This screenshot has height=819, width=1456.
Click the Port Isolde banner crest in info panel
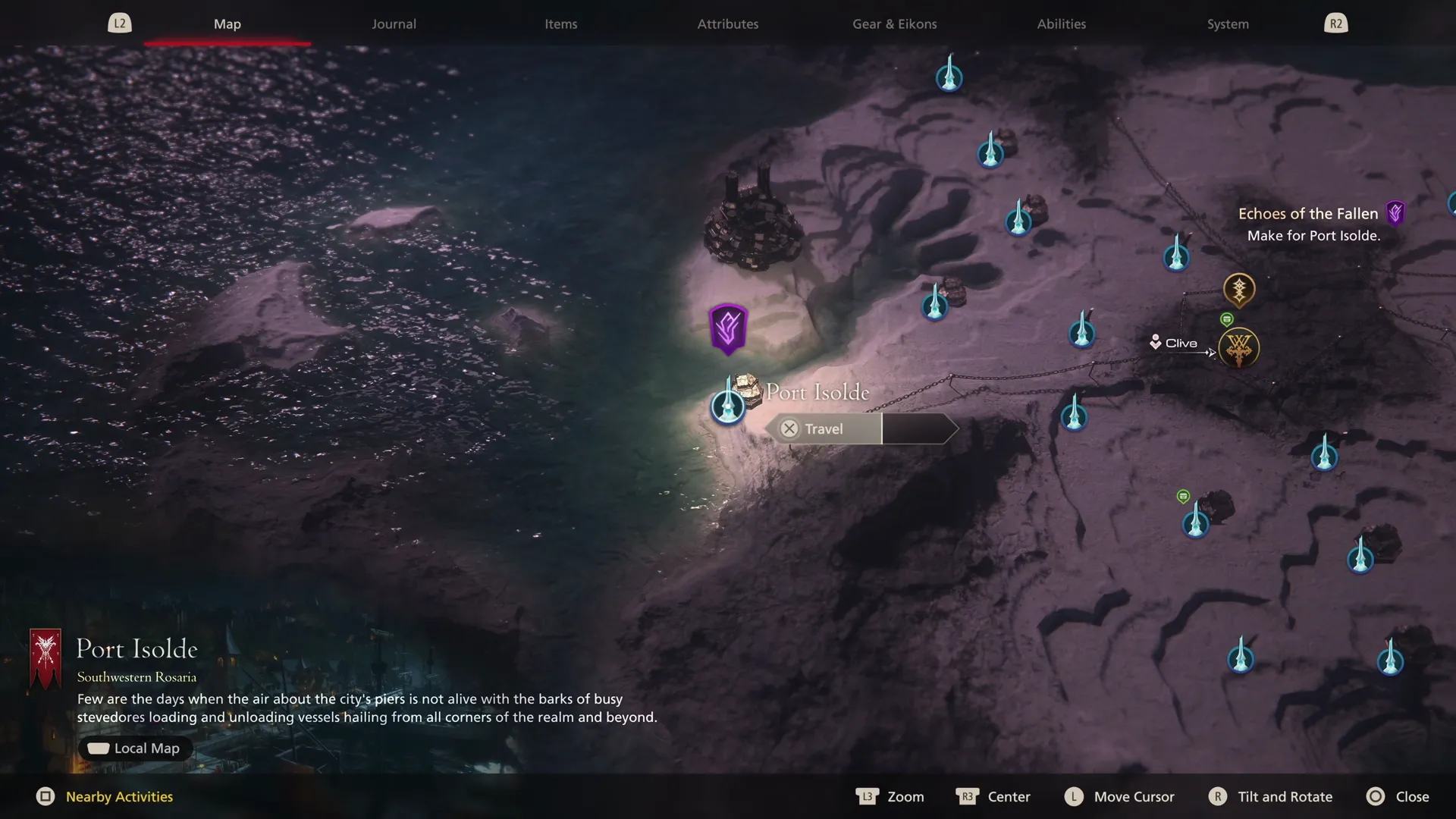coord(45,658)
